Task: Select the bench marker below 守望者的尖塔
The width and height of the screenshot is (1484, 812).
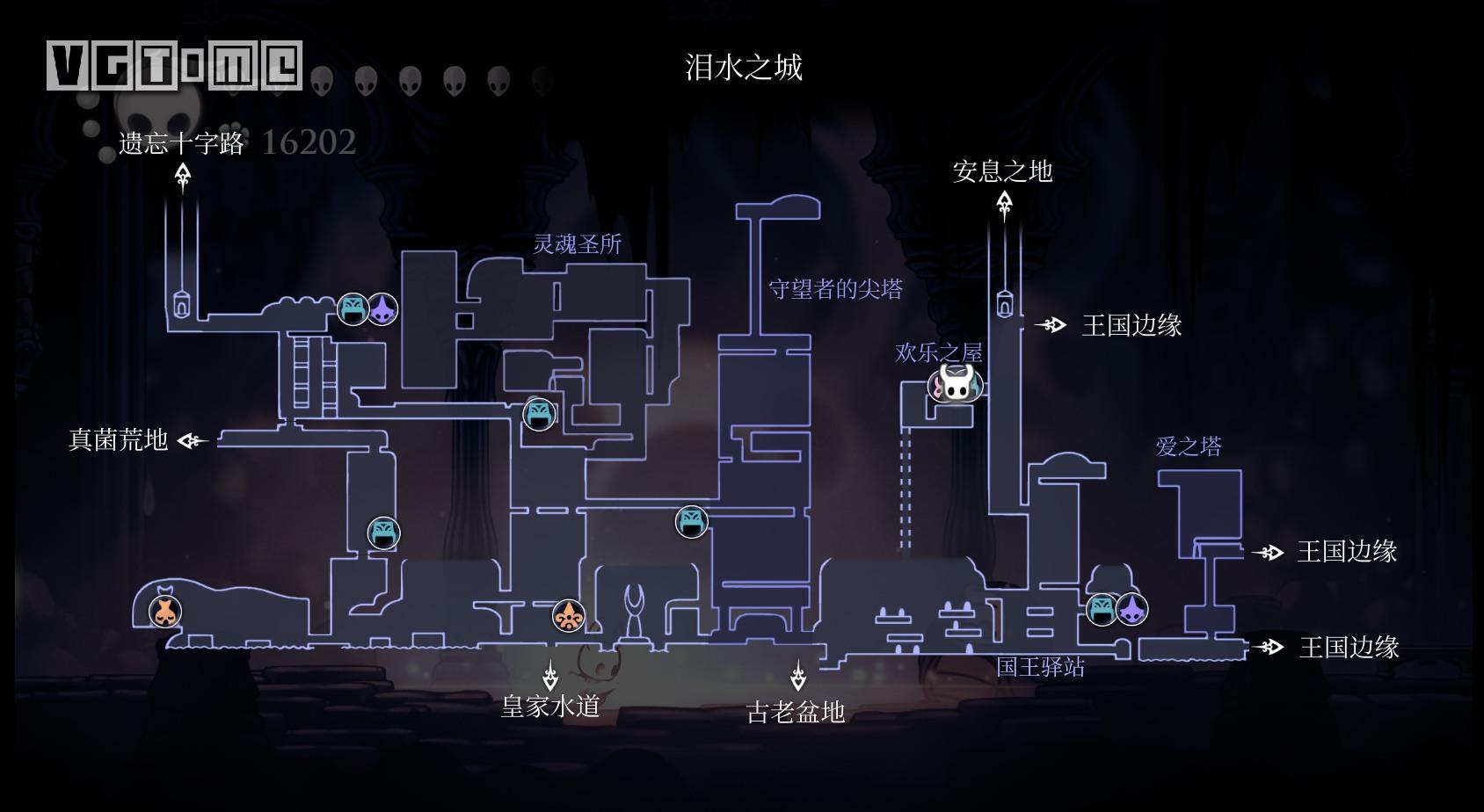Action: pos(691,522)
